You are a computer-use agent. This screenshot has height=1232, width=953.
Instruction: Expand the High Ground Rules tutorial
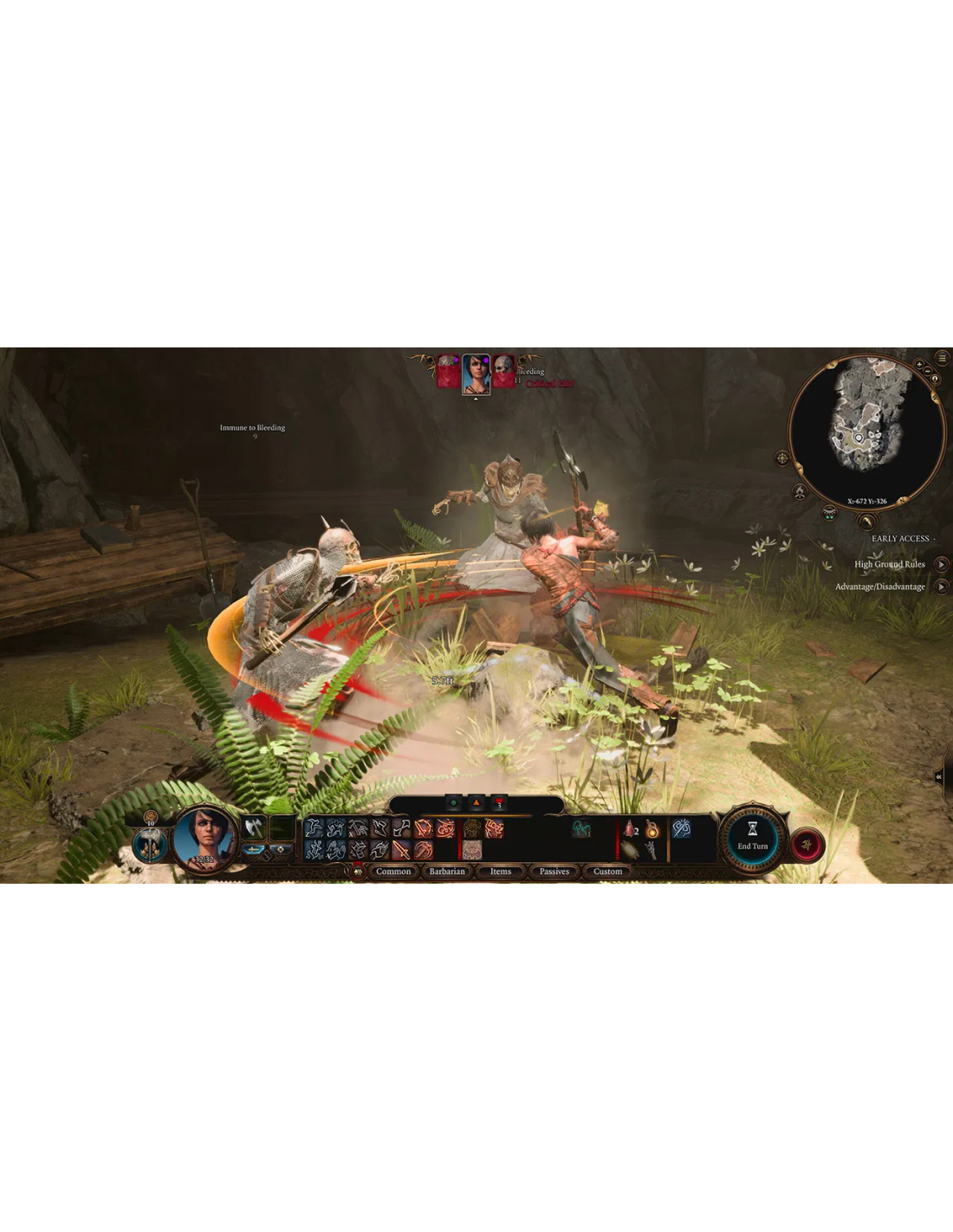pyautogui.click(x=941, y=564)
